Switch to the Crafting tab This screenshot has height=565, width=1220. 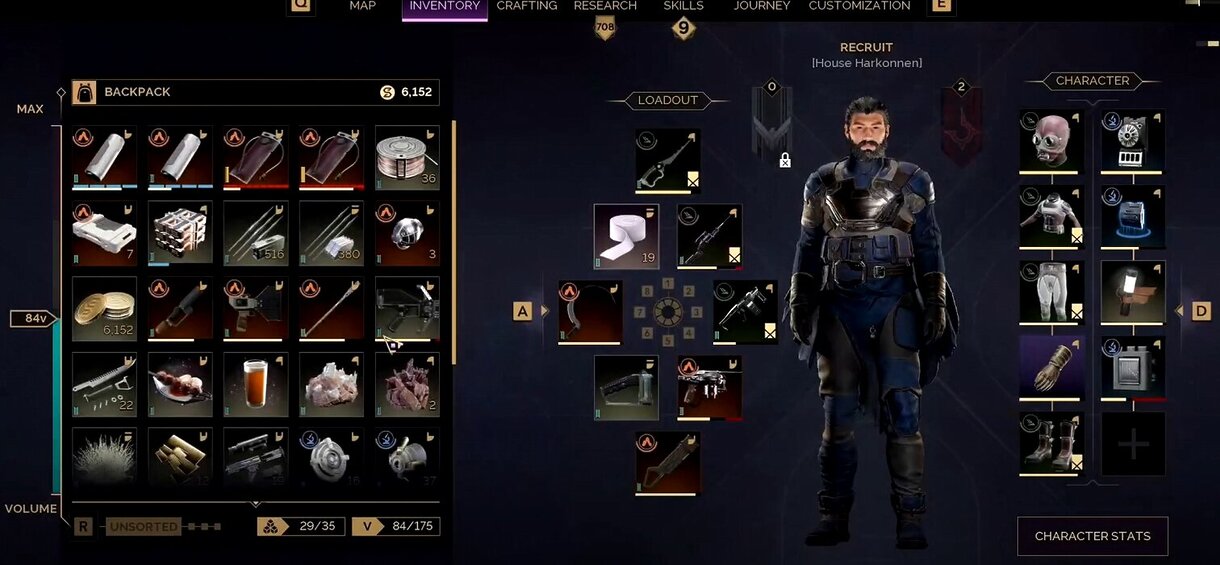[x=527, y=6]
